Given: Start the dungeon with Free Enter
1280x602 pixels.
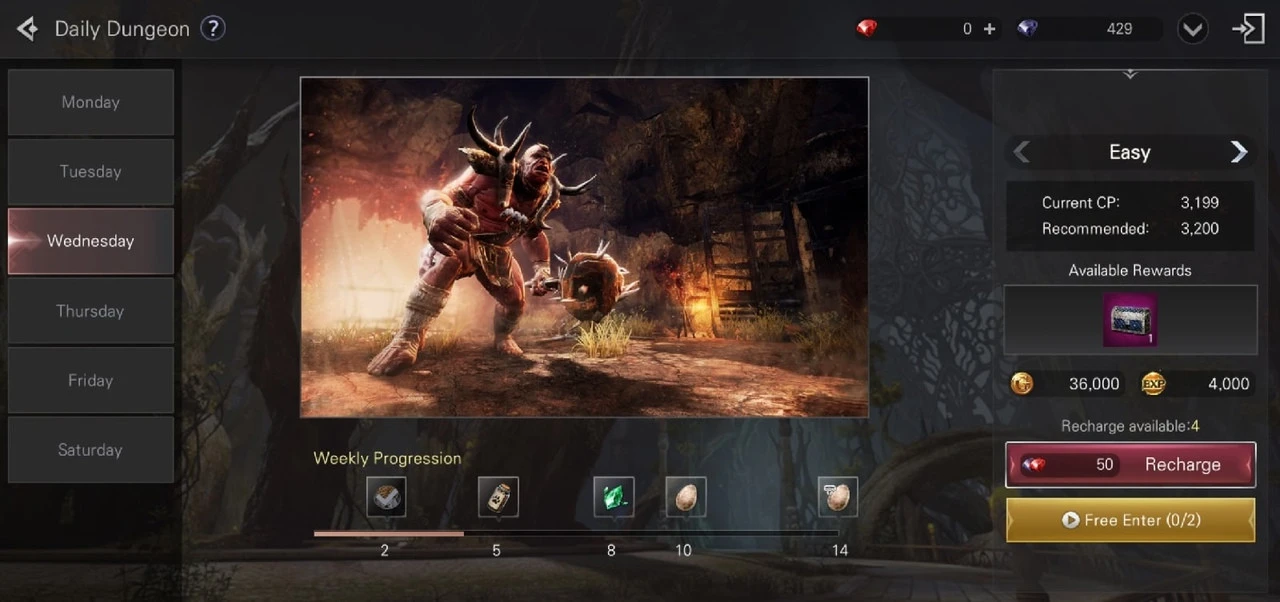Looking at the screenshot, I should pos(1130,520).
